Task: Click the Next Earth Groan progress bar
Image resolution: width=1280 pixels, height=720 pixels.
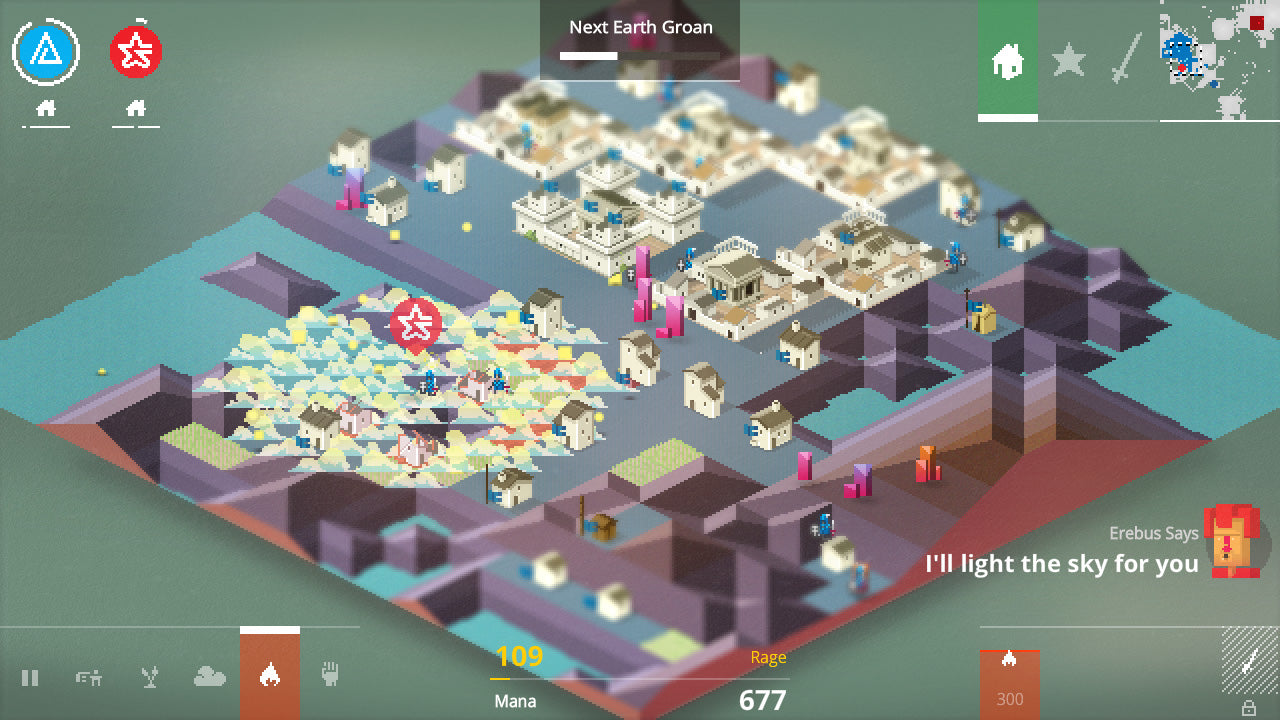Action: tap(638, 58)
